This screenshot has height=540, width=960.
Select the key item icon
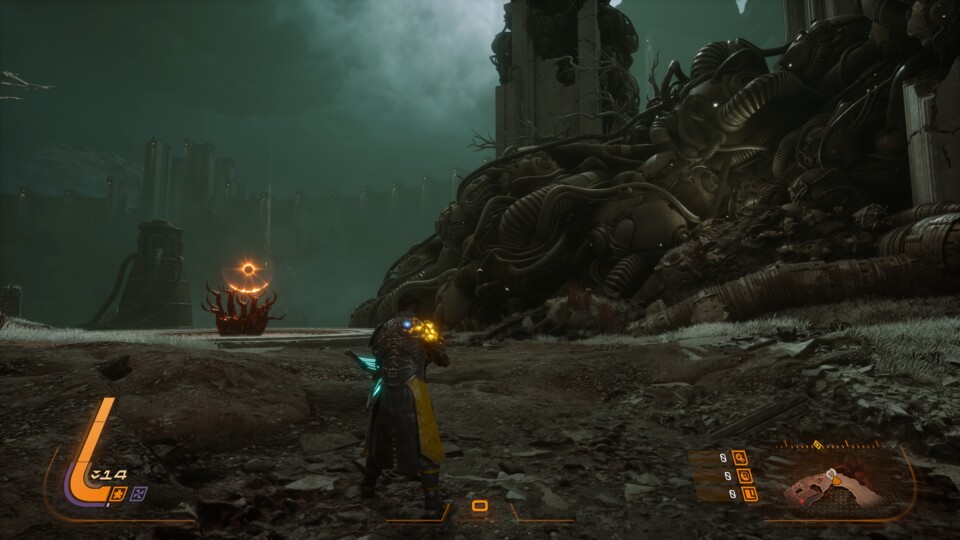pos(740,459)
